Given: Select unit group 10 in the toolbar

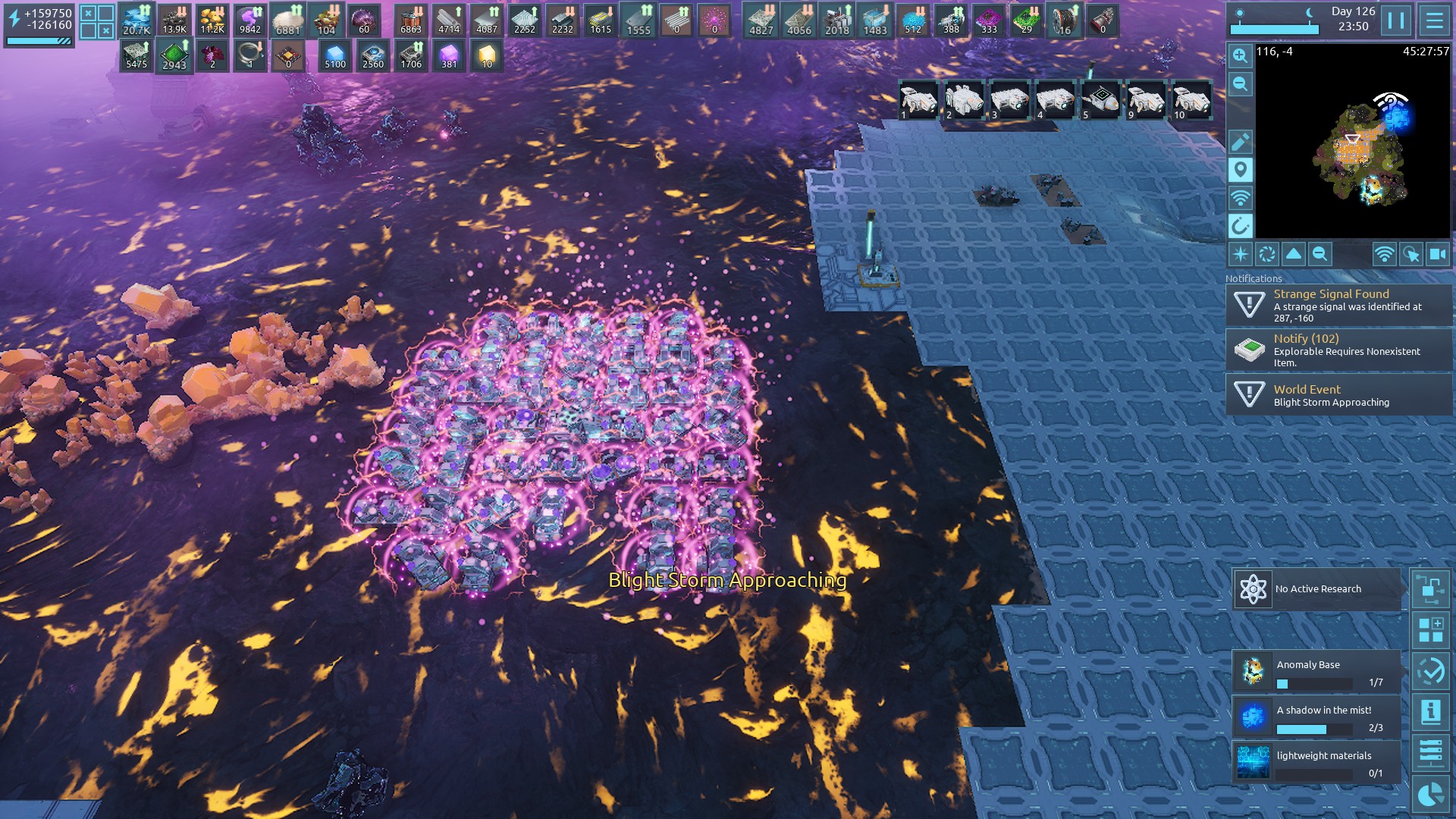Looking at the screenshot, I should pyautogui.click(x=1191, y=100).
